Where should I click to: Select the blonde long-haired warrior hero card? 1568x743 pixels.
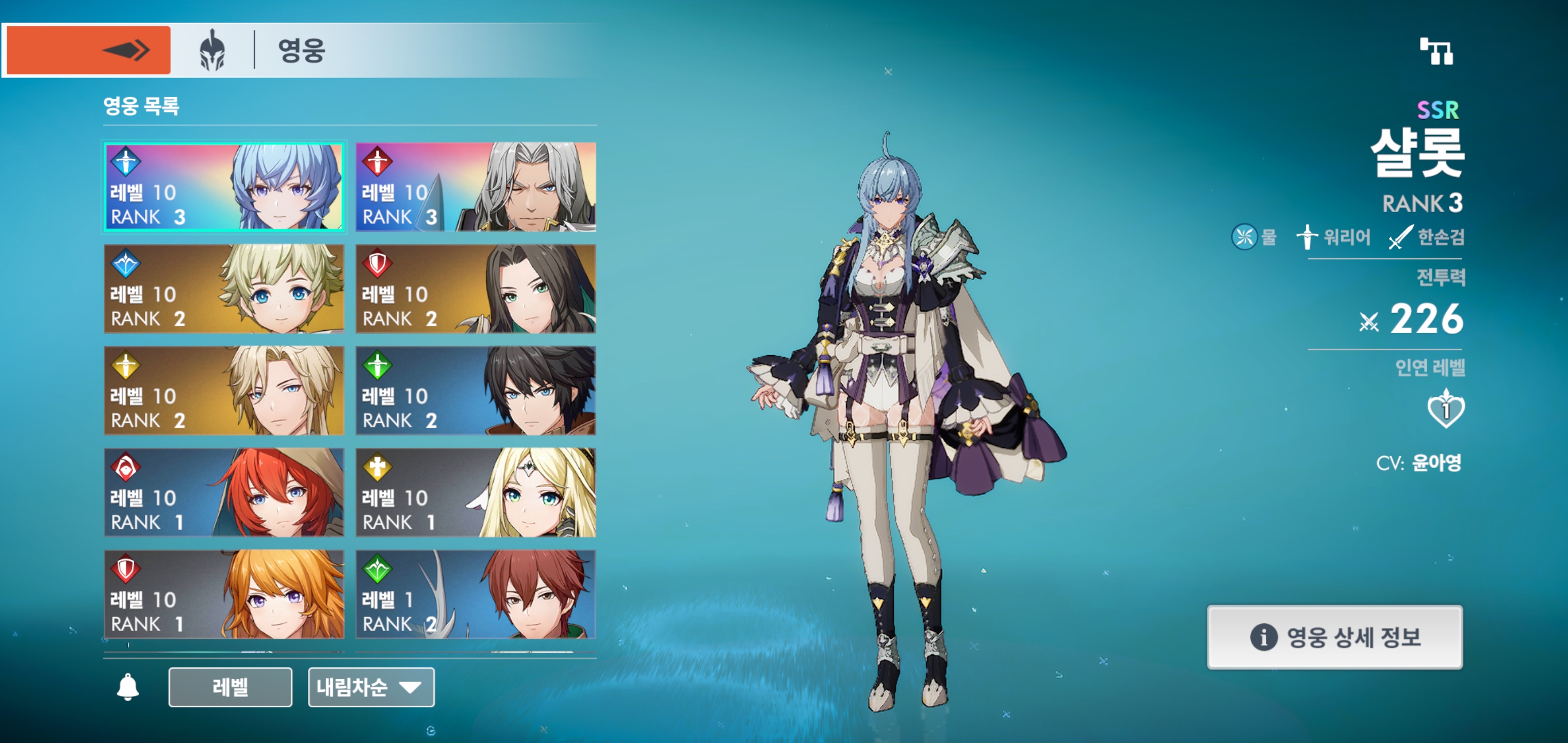[x=224, y=391]
